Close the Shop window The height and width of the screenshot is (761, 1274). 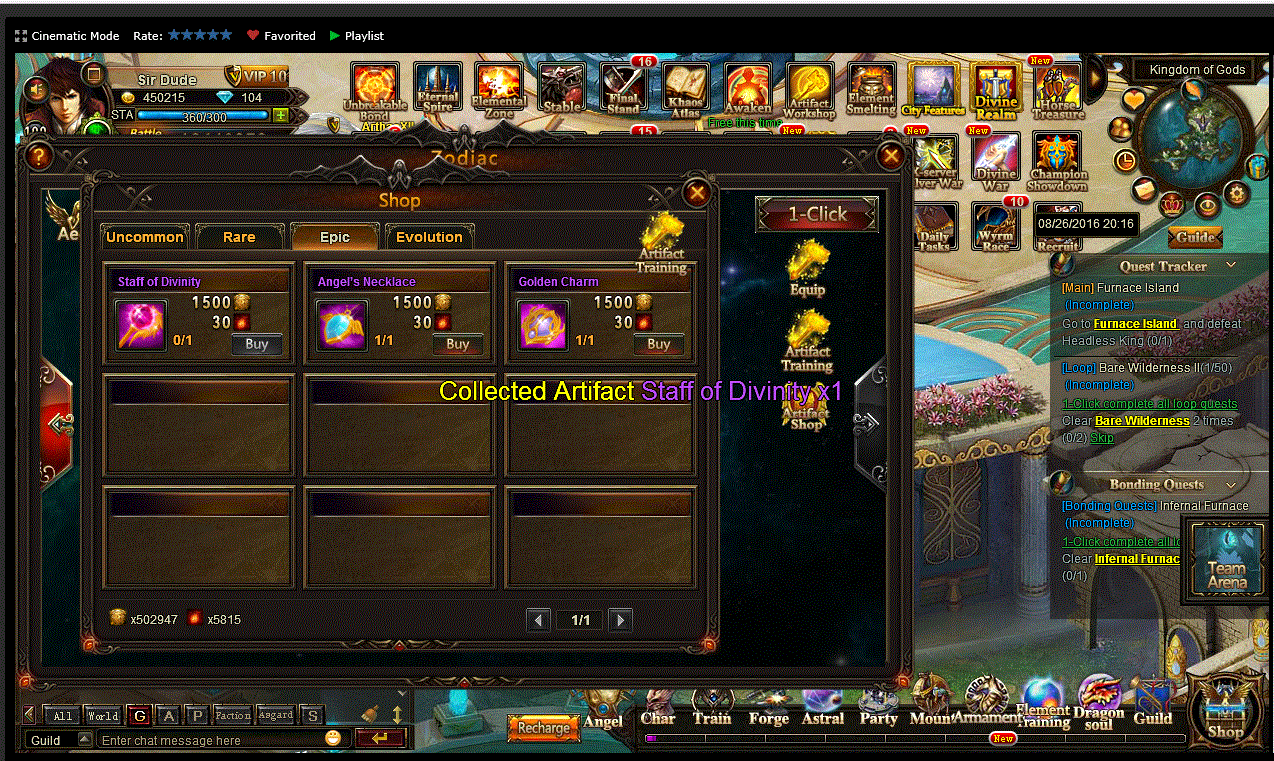(x=697, y=193)
